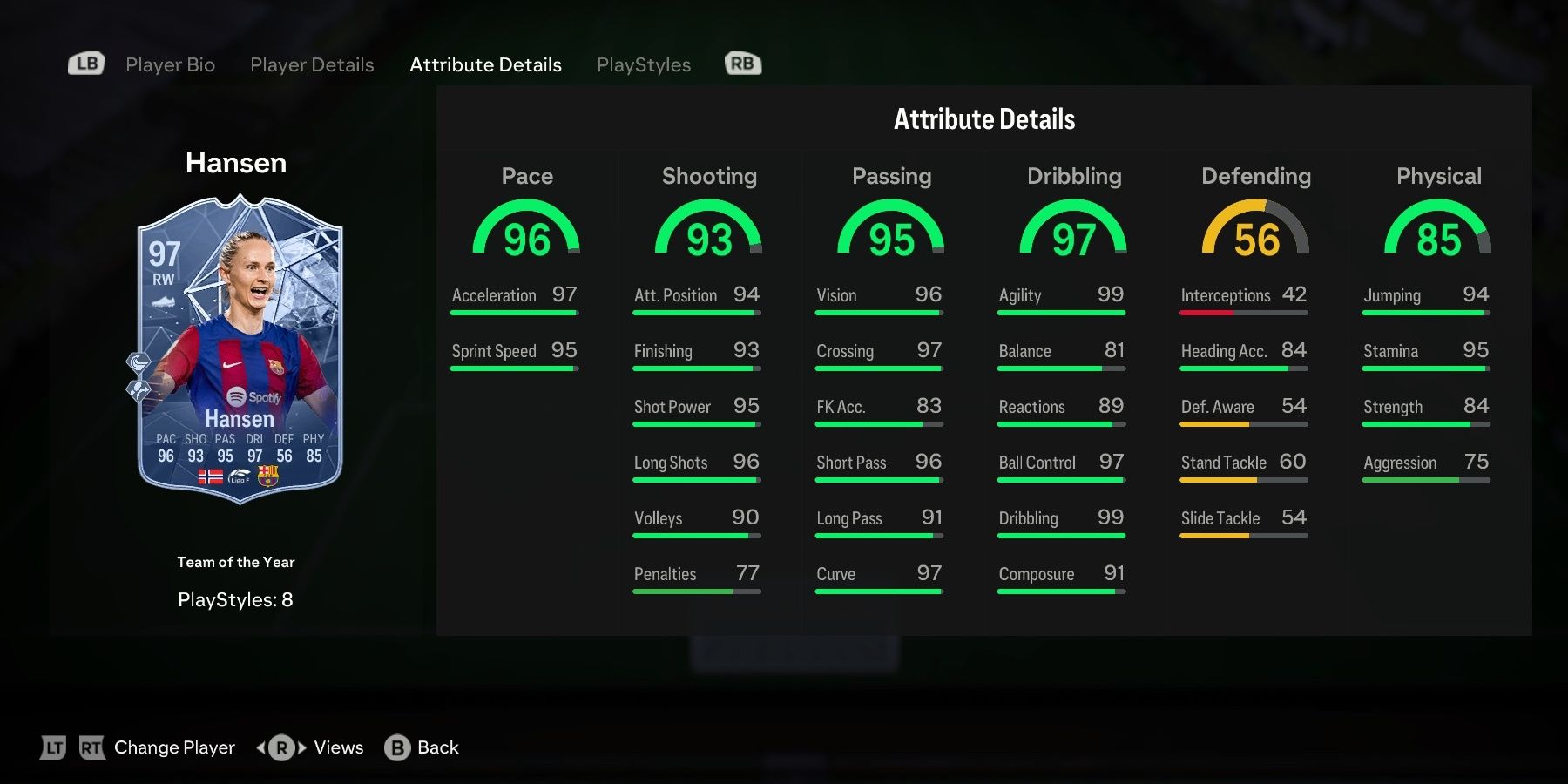Image resolution: width=1568 pixels, height=784 pixels.
Task: Click the RT trigger icon
Action: [91, 747]
